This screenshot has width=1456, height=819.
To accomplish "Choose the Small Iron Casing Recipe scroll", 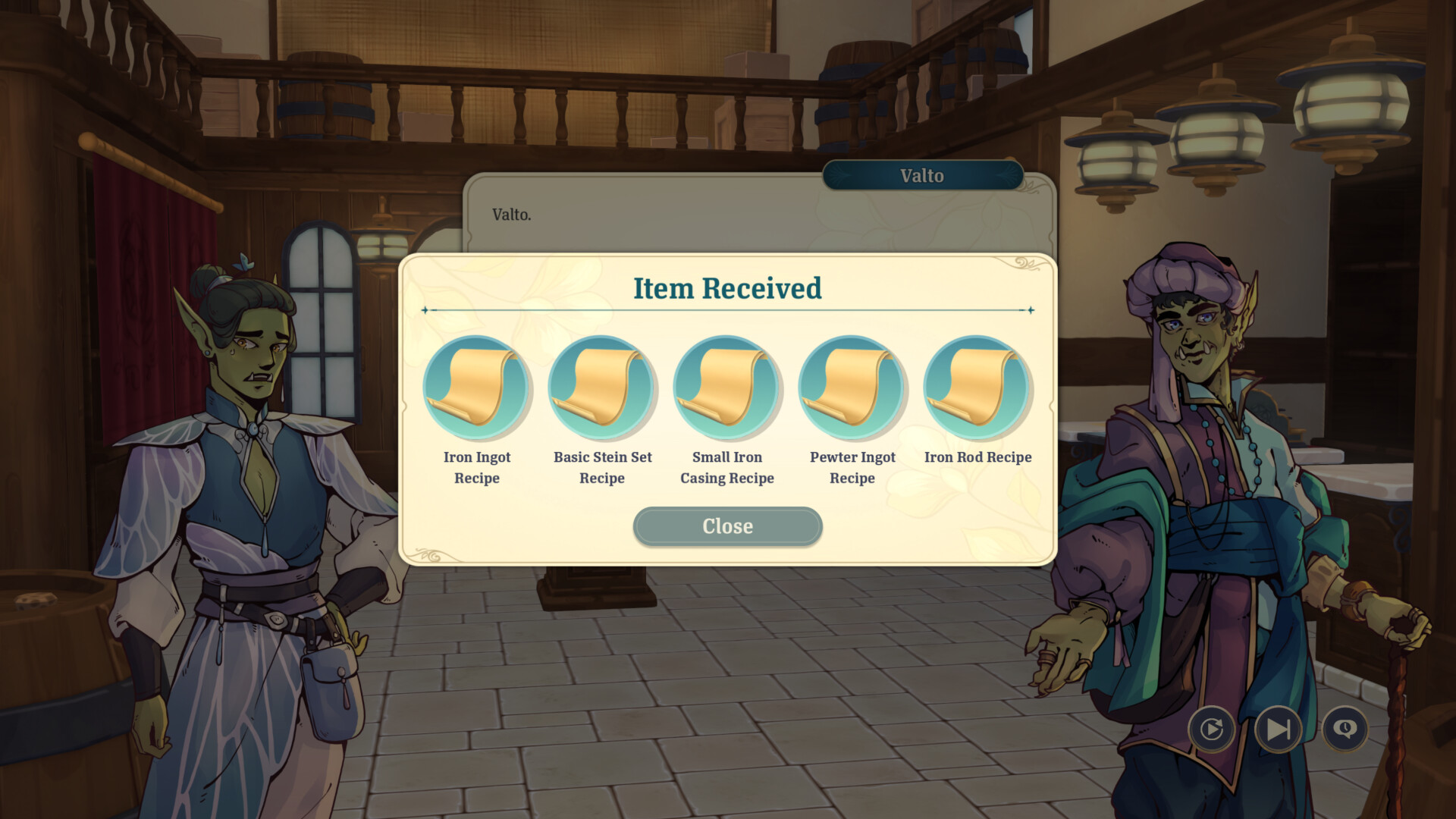I will (726, 388).
